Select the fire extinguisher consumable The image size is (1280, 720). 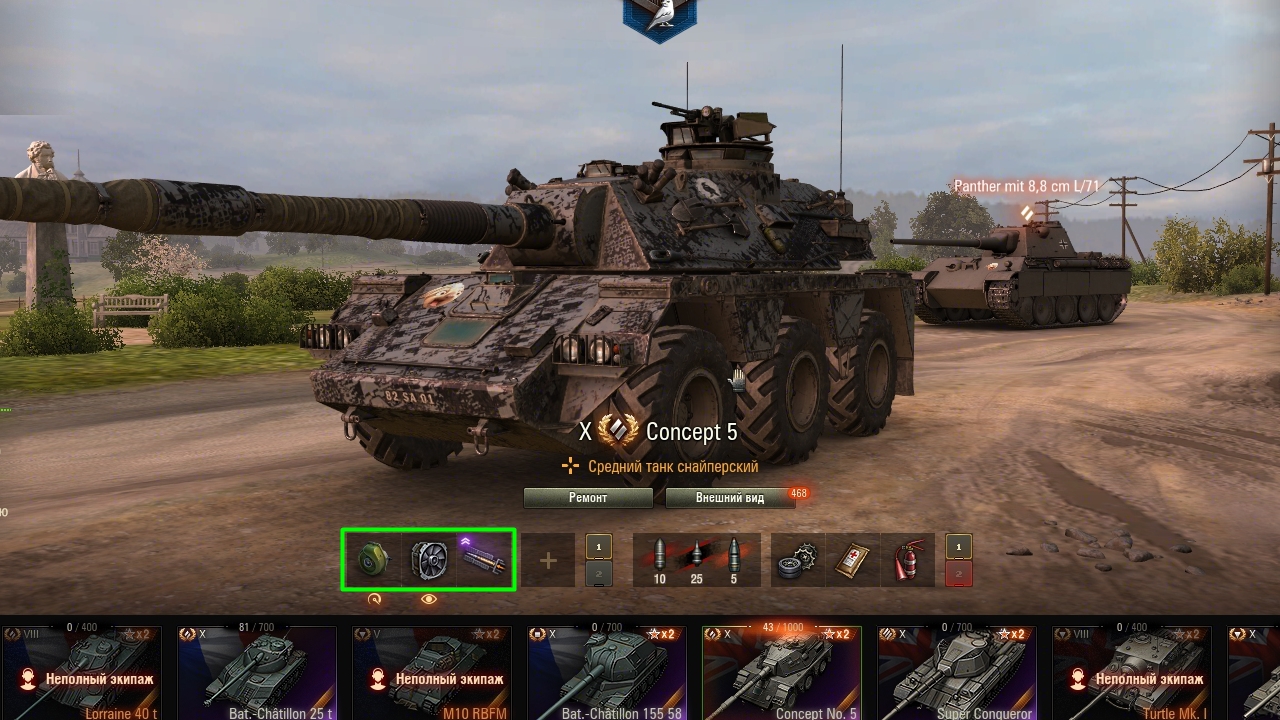click(x=908, y=560)
